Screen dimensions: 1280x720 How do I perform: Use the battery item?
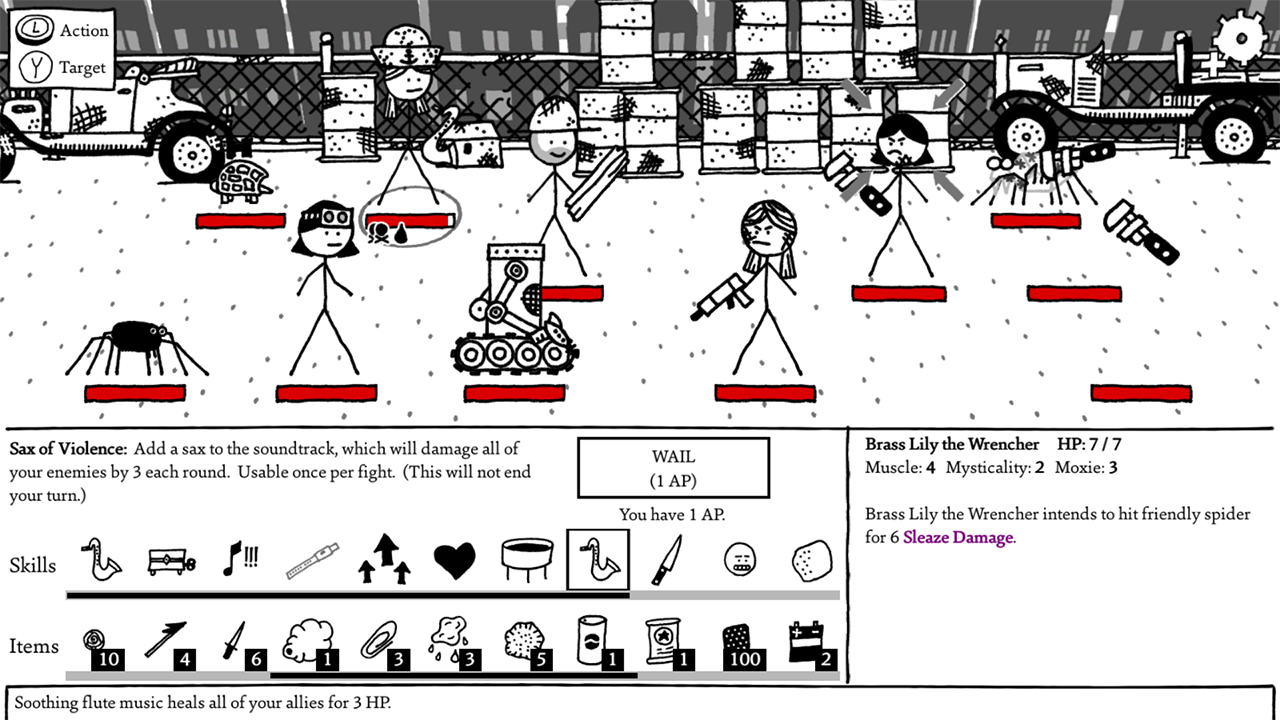click(x=805, y=638)
